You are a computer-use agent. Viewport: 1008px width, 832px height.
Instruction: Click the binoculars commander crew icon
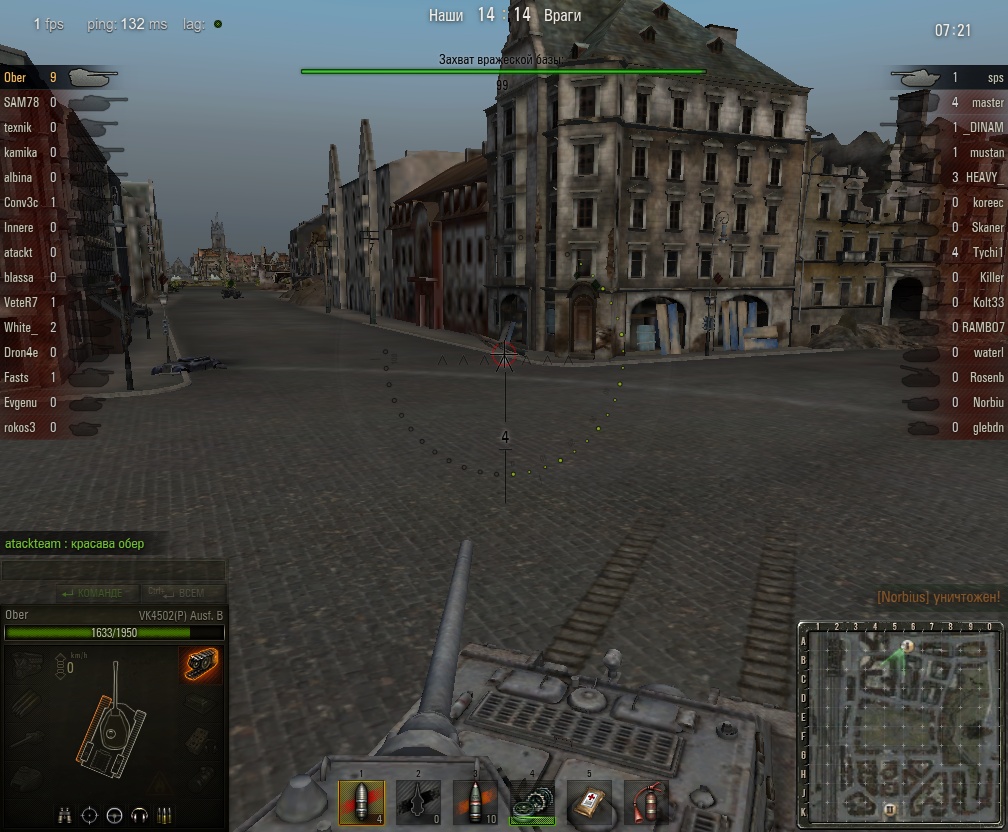[x=65, y=814]
